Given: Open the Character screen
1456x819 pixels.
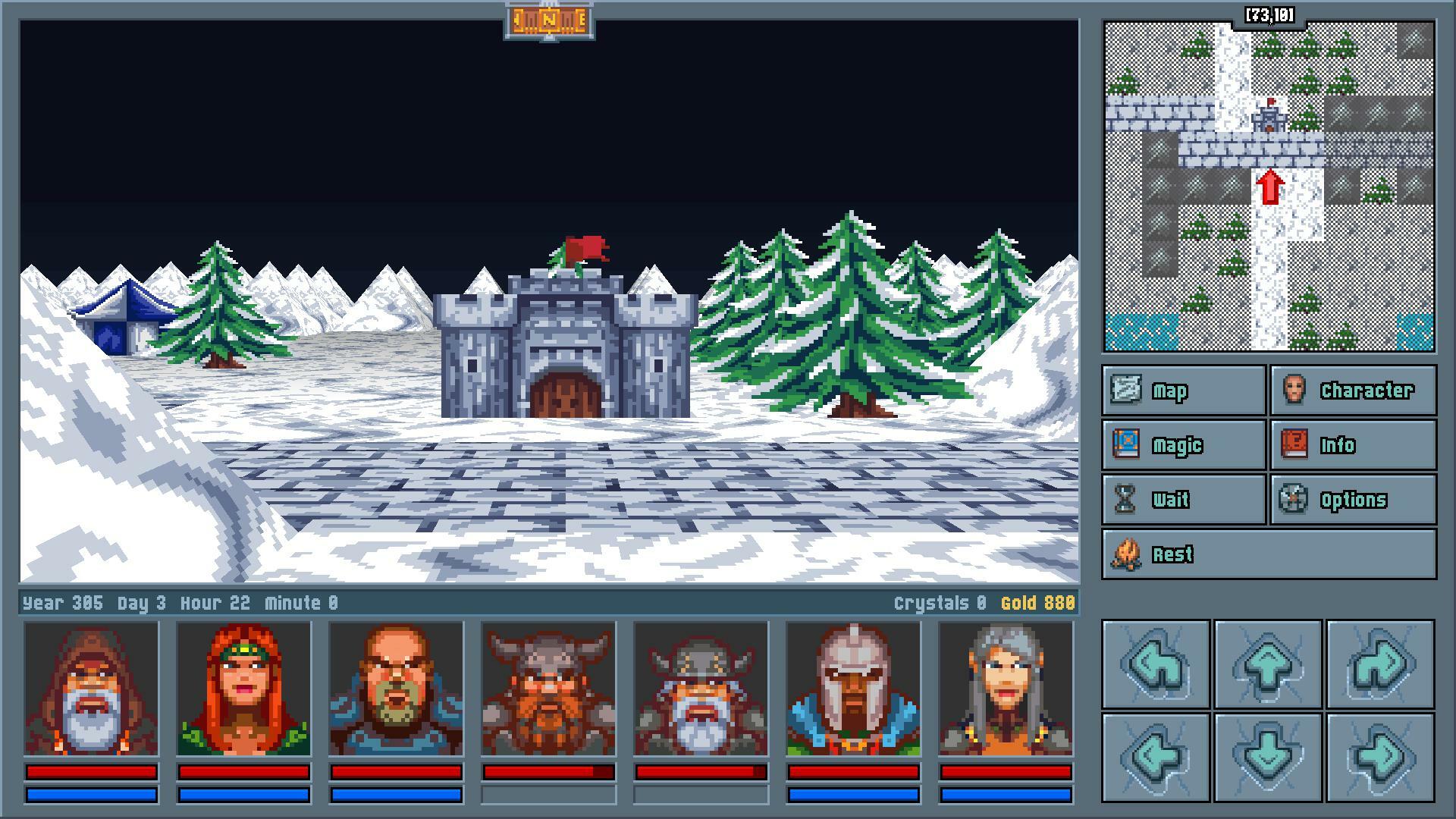Looking at the screenshot, I should tap(1294, 391).
